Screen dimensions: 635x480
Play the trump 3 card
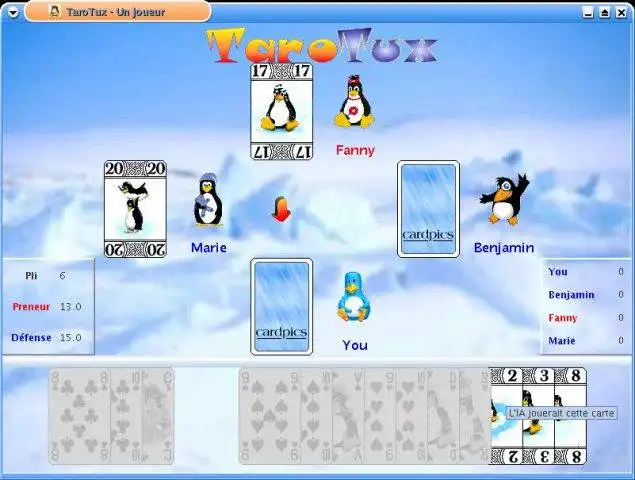(x=541, y=440)
